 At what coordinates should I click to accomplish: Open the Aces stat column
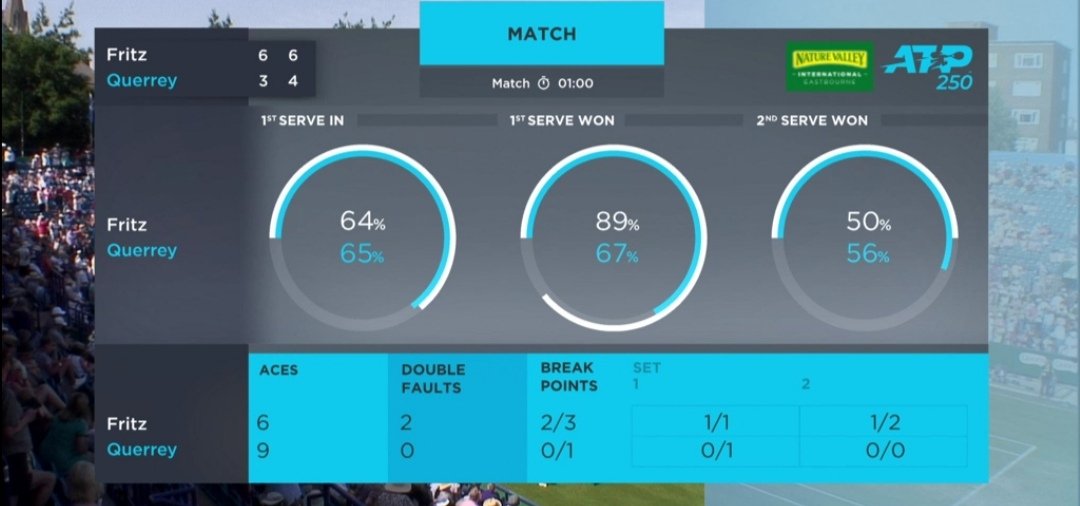[278, 370]
